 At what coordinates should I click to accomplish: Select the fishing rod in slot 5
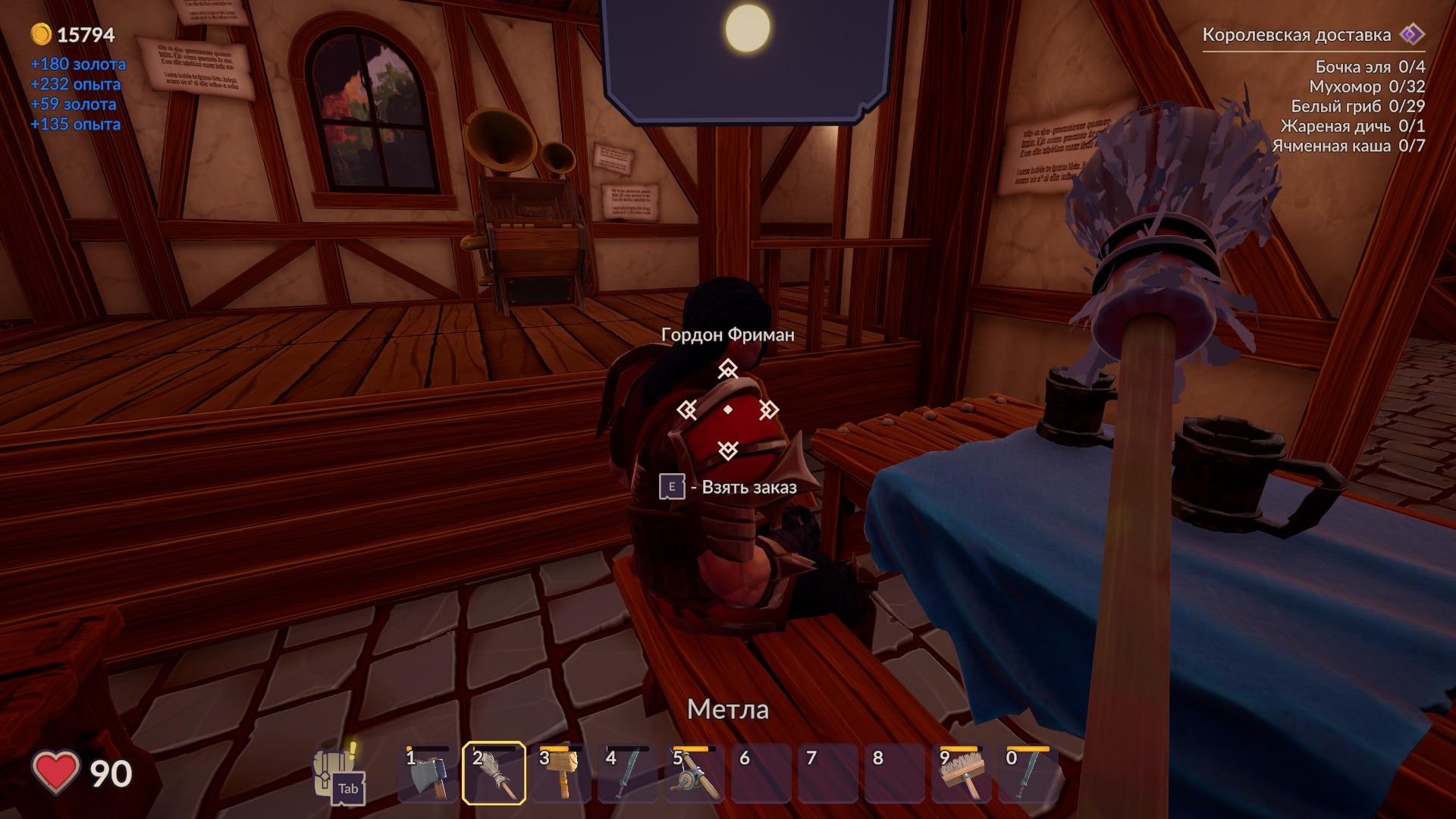[x=694, y=773]
